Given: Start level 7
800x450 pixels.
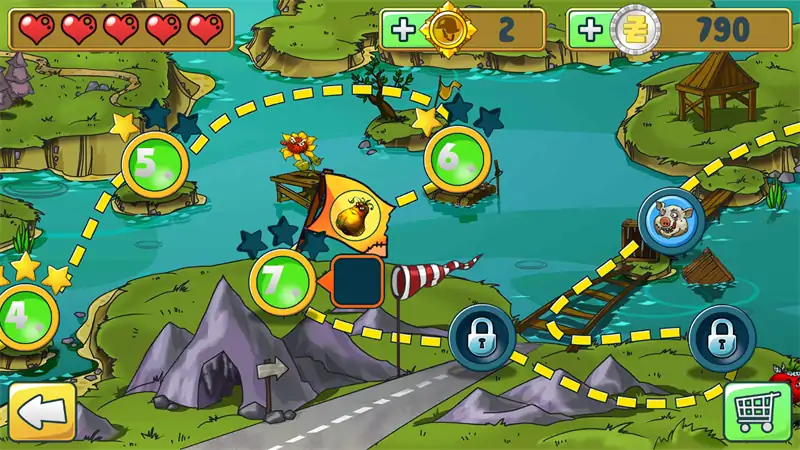Looking at the screenshot, I should point(282,282).
